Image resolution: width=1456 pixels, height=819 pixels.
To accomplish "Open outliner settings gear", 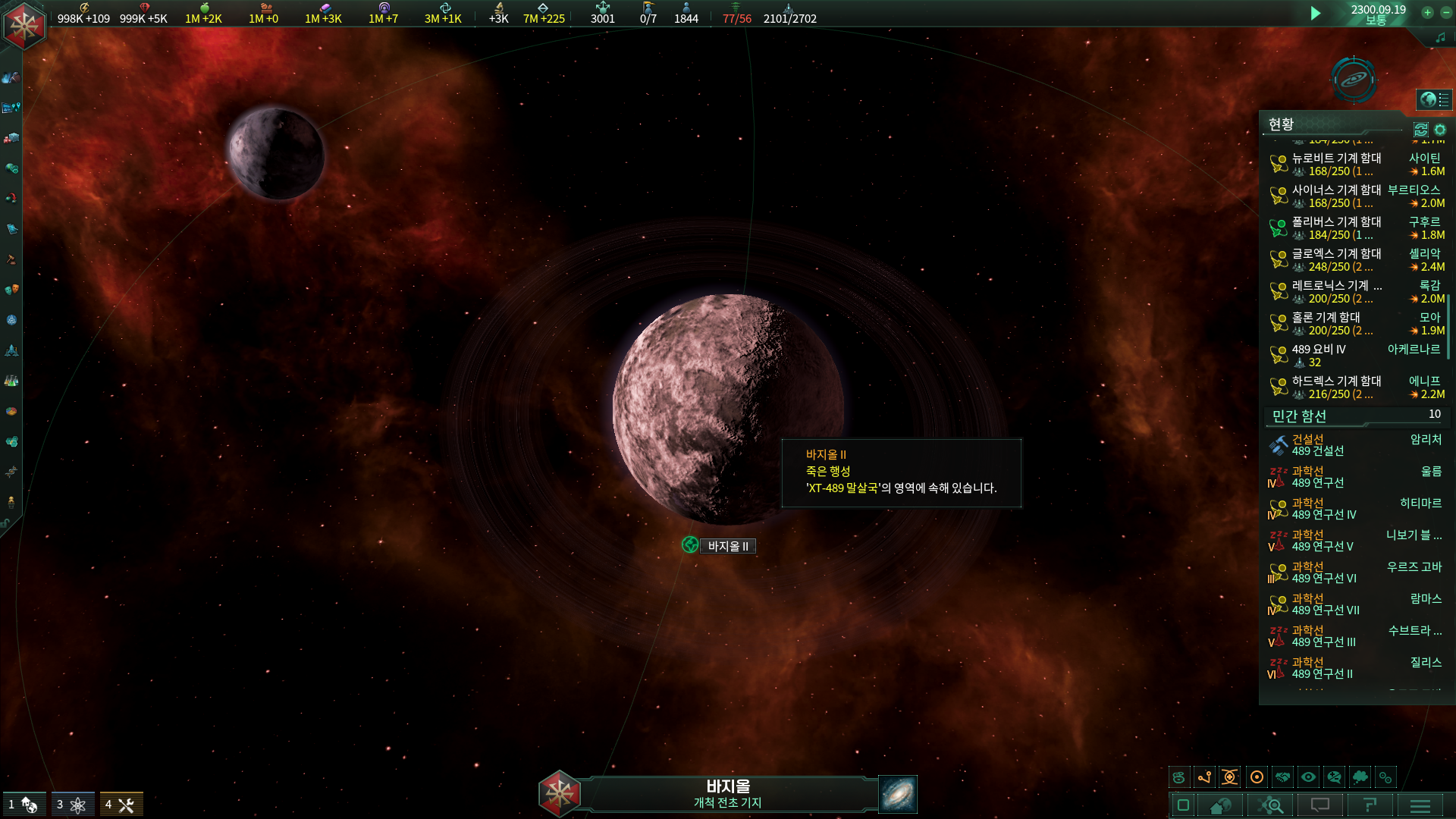I will [x=1440, y=130].
